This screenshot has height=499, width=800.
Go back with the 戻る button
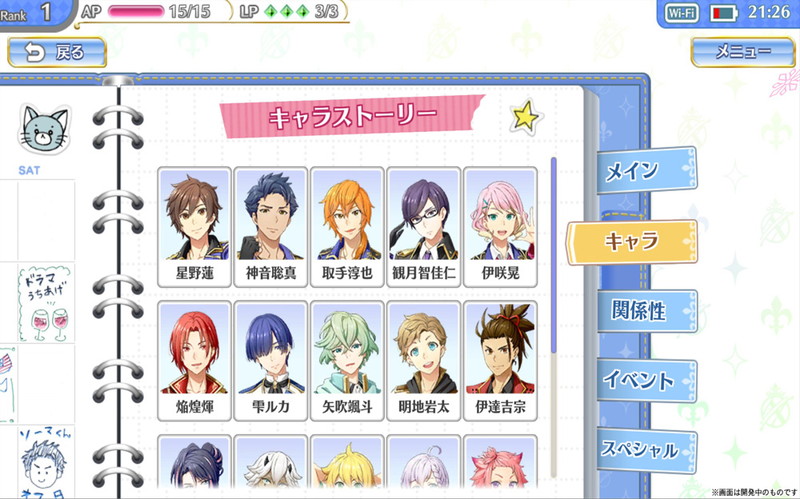(58, 53)
